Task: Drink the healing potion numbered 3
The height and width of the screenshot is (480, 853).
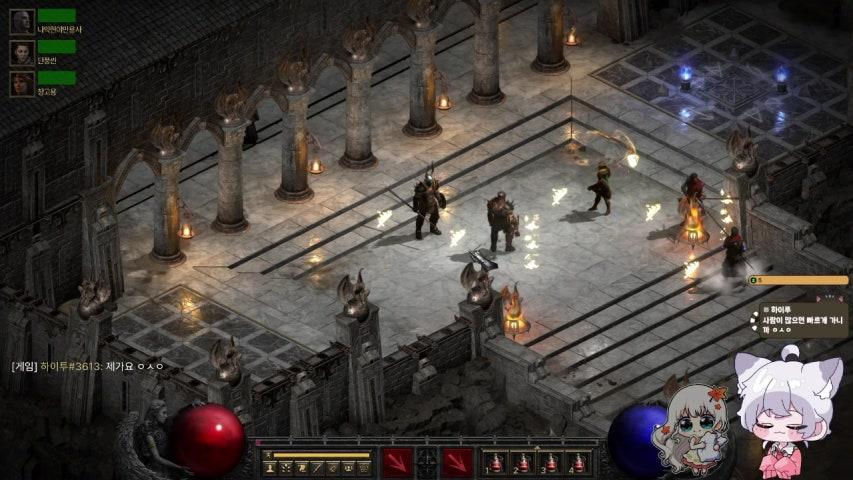Action: click(x=550, y=463)
